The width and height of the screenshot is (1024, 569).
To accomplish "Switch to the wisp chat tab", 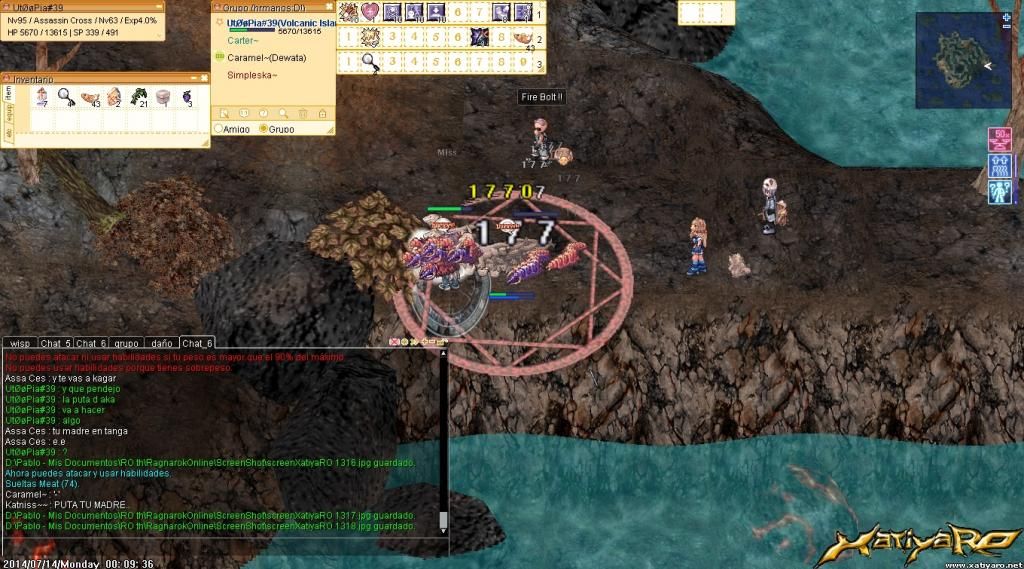I will pyautogui.click(x=21, y=343).
